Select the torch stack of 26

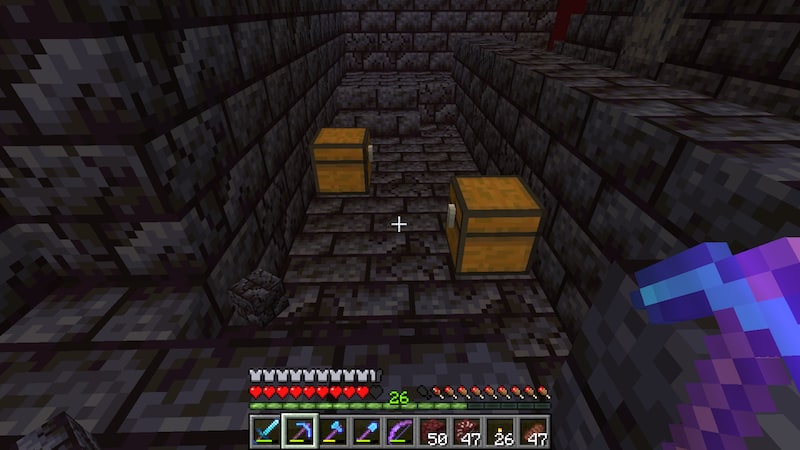coord(497,431)
